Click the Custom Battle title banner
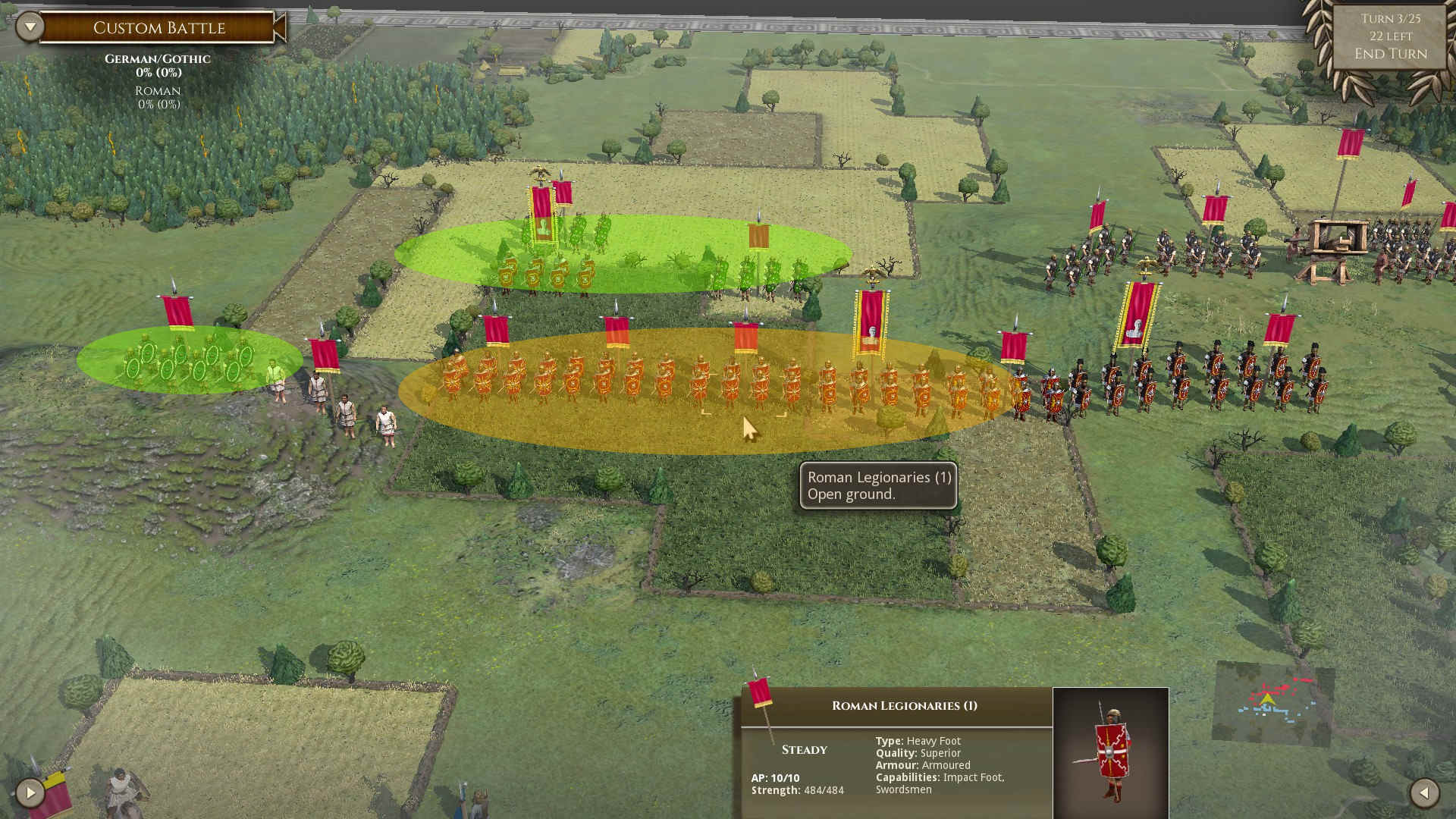1456x819 pixels. pos(158,28)
